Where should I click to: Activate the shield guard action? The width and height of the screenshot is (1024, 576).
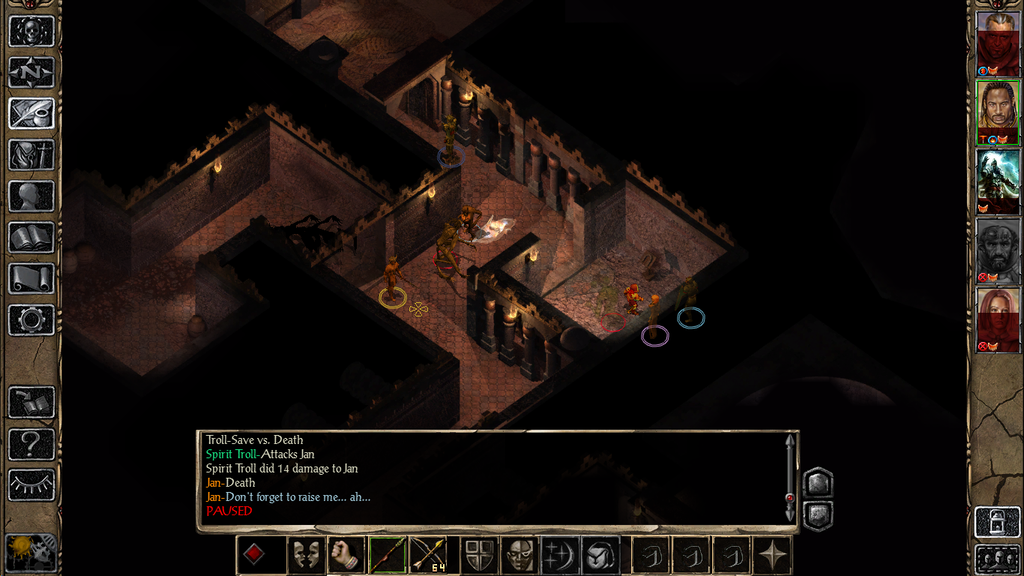(478, 555)
